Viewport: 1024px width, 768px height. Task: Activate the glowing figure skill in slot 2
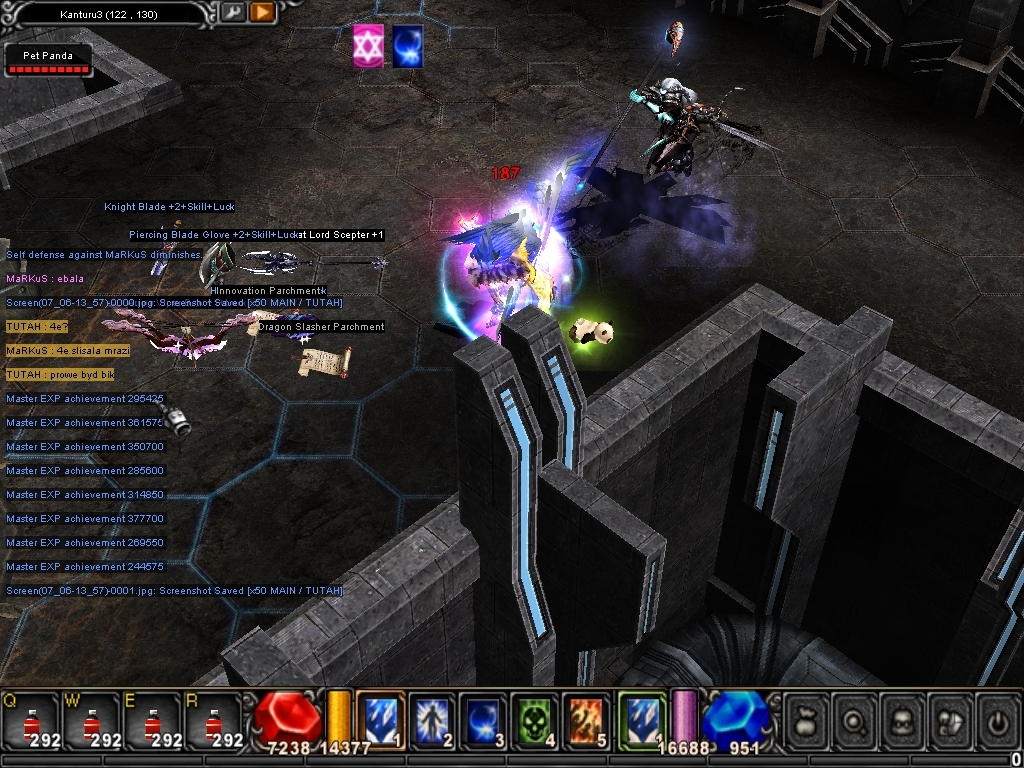tap(432, 720)
